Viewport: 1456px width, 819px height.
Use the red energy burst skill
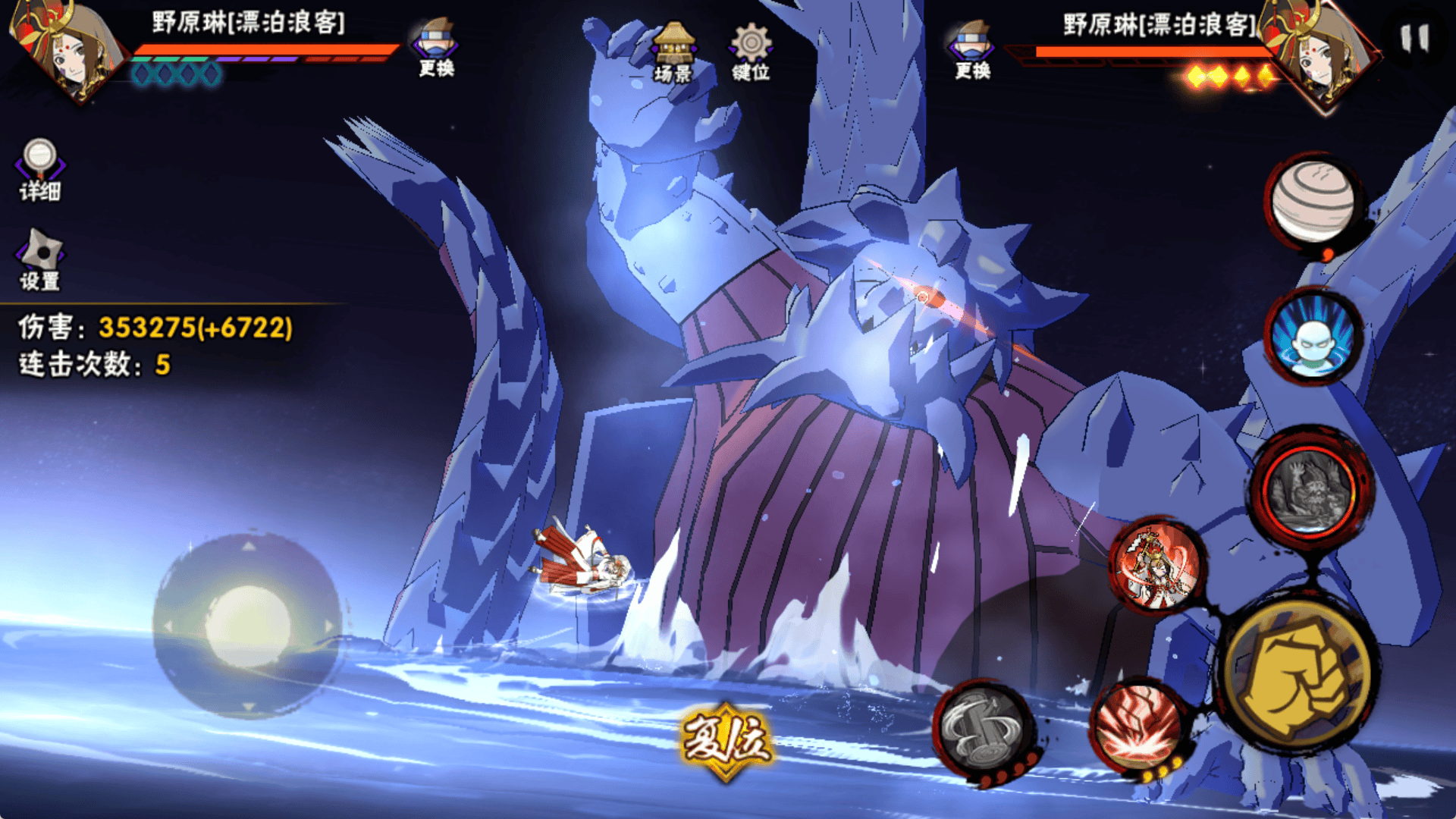coord(1137,724)
